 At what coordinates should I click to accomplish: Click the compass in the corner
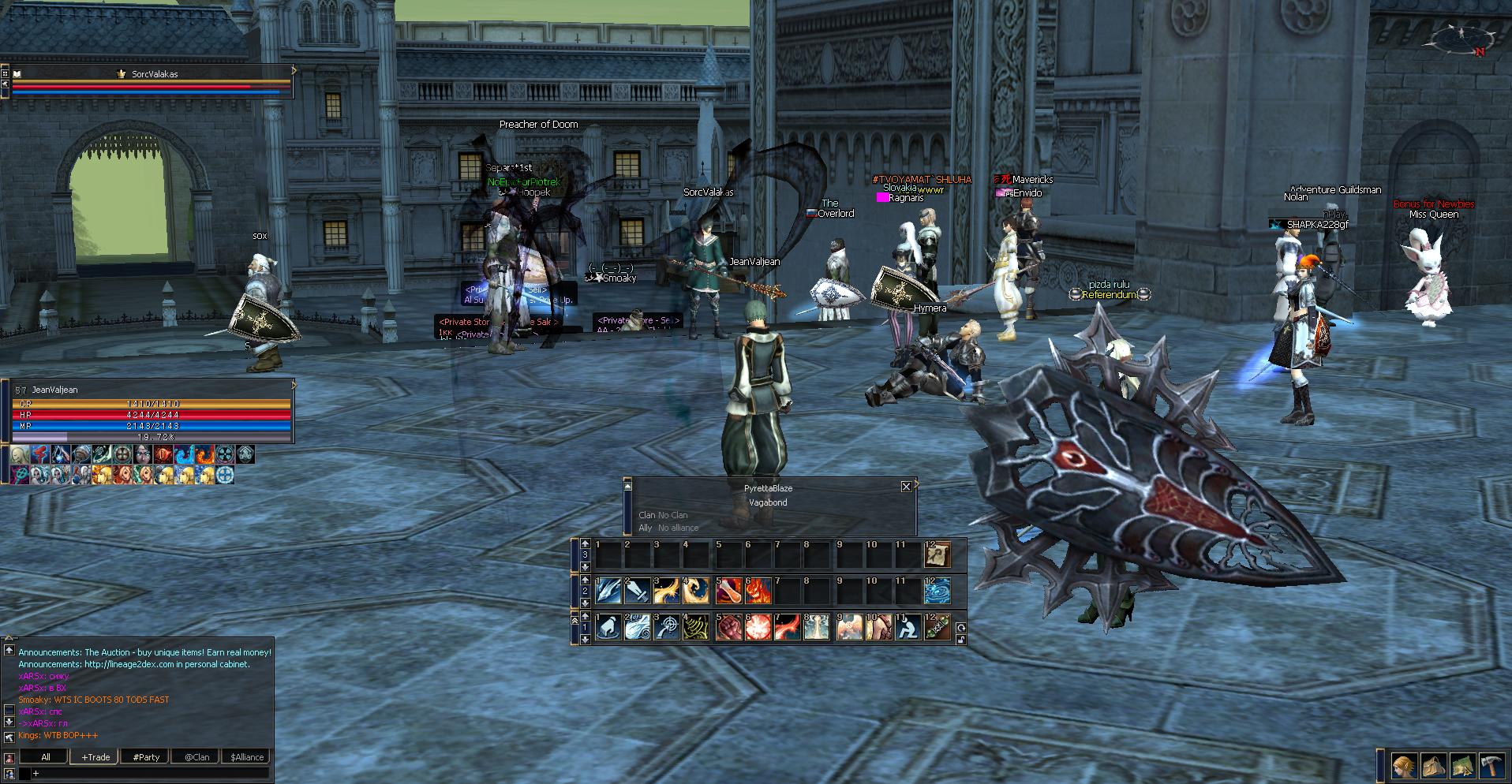tap(1460, 39)
